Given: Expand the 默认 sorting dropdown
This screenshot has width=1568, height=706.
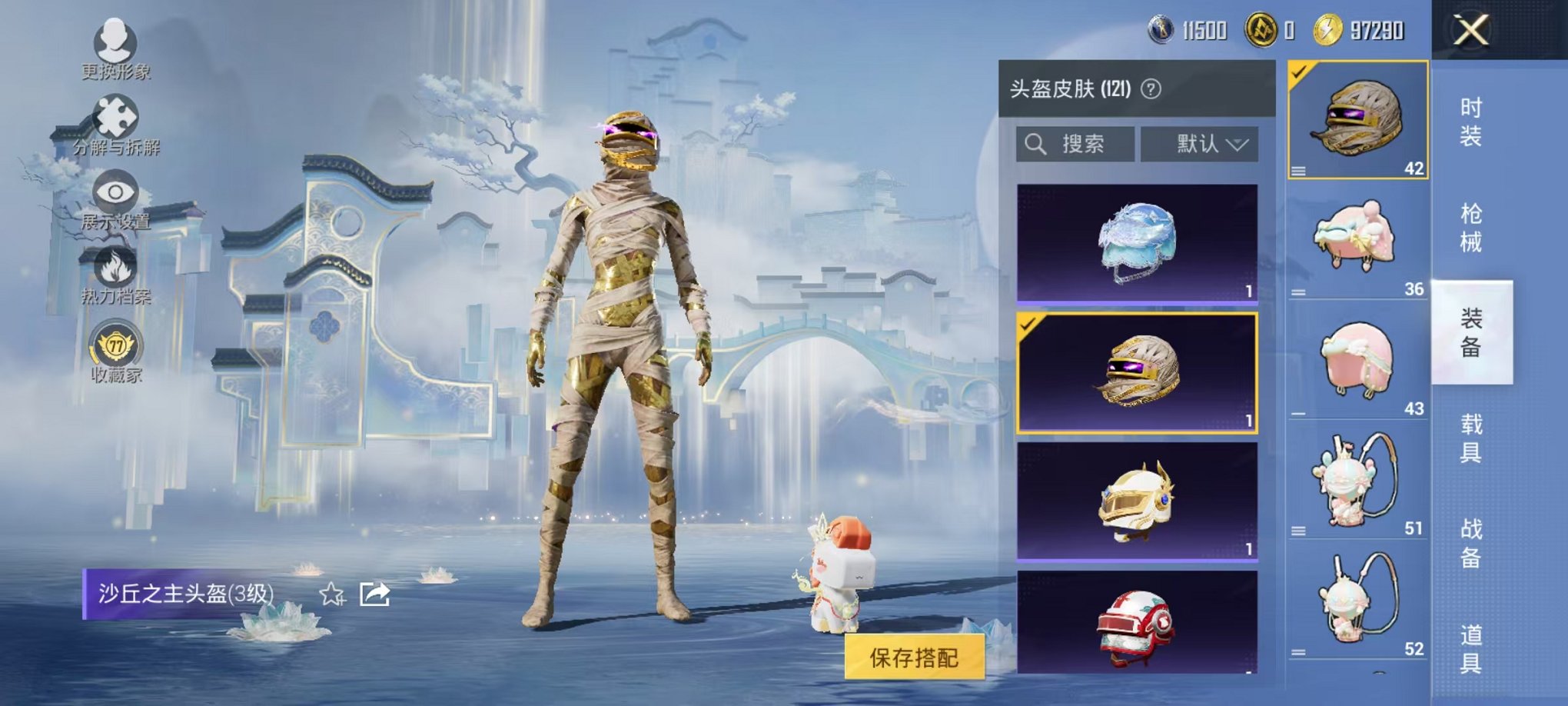Looking at the screenshot, I should pyautogui.click(x=1200, y=145).
